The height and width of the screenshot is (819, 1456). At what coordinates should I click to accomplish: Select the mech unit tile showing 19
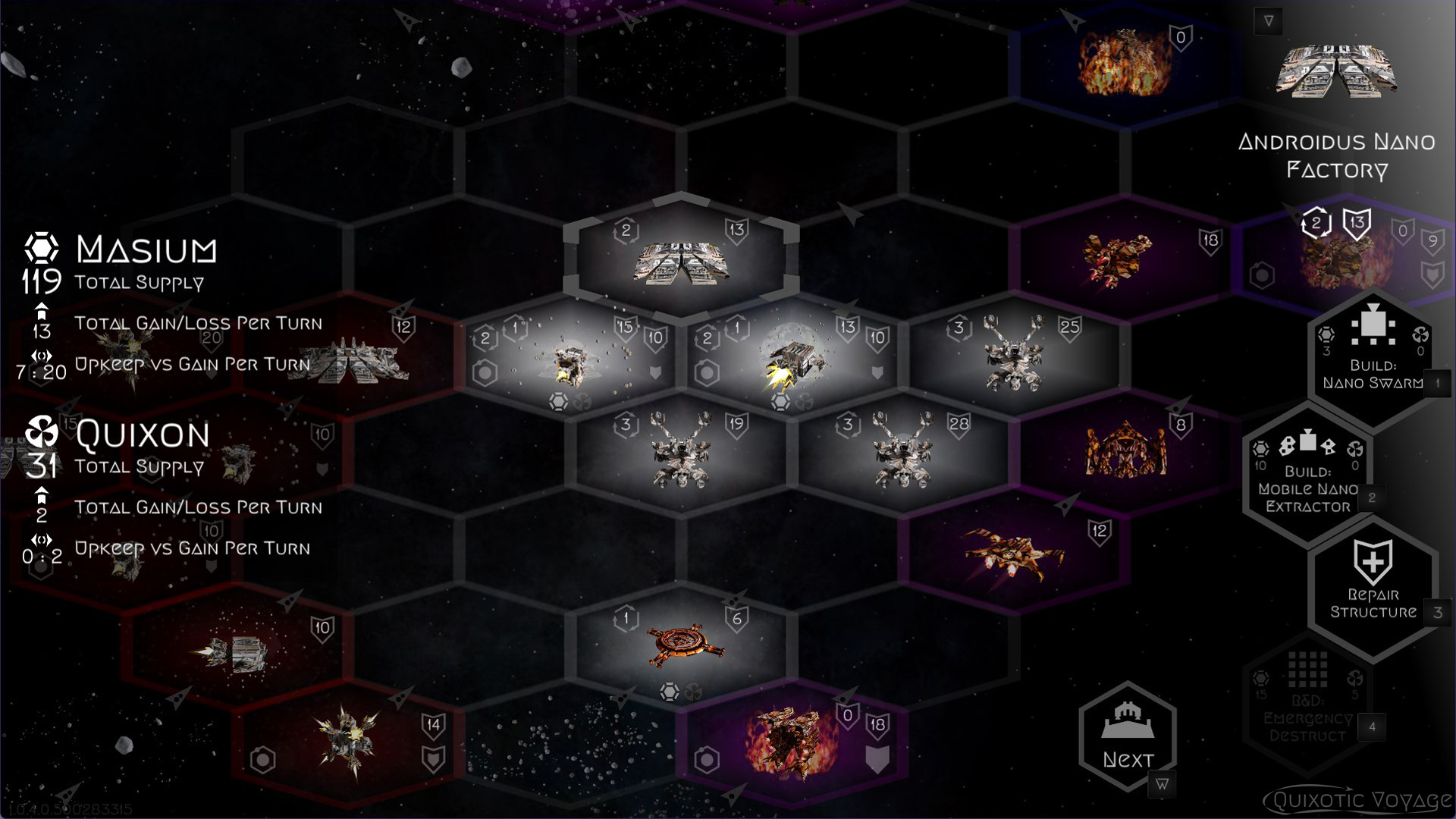(x=680, y=452)
